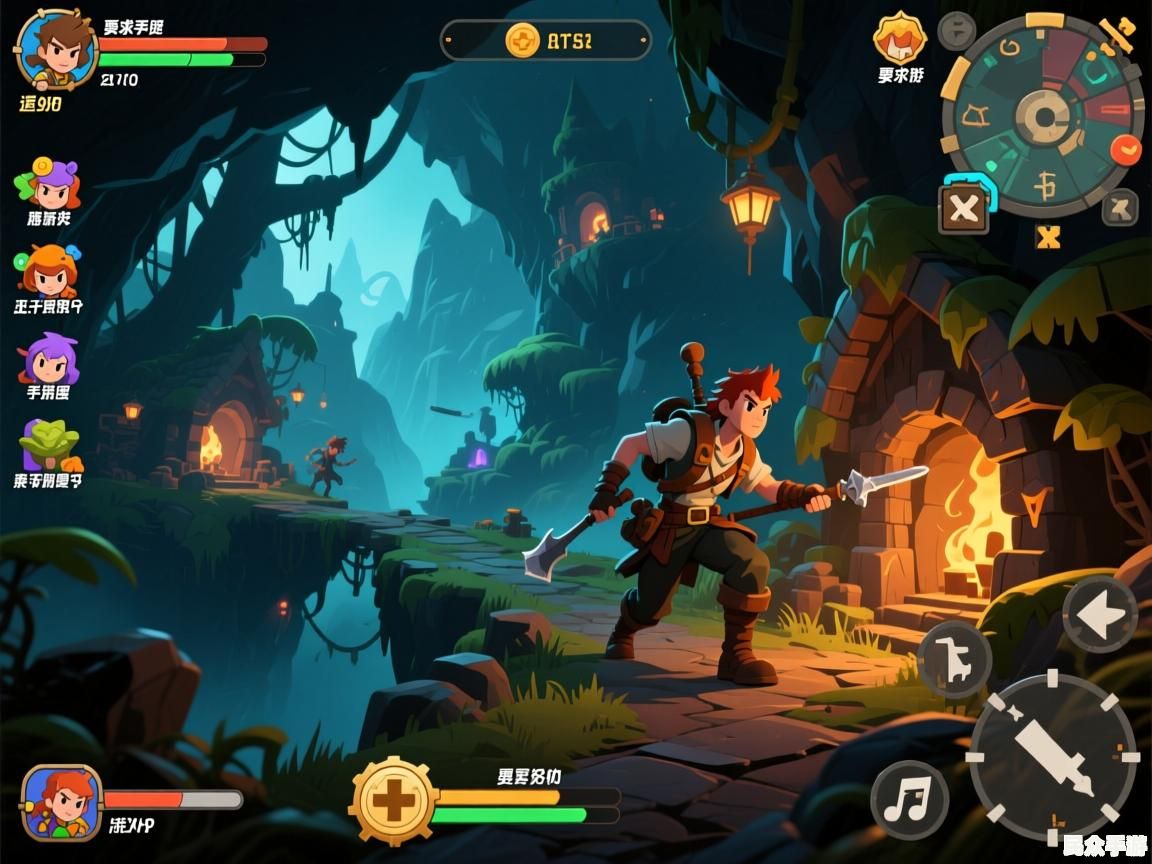Open the hero portrait in the top-left corner
Viewport: 1152px width, 864px height.
[56, 50]
